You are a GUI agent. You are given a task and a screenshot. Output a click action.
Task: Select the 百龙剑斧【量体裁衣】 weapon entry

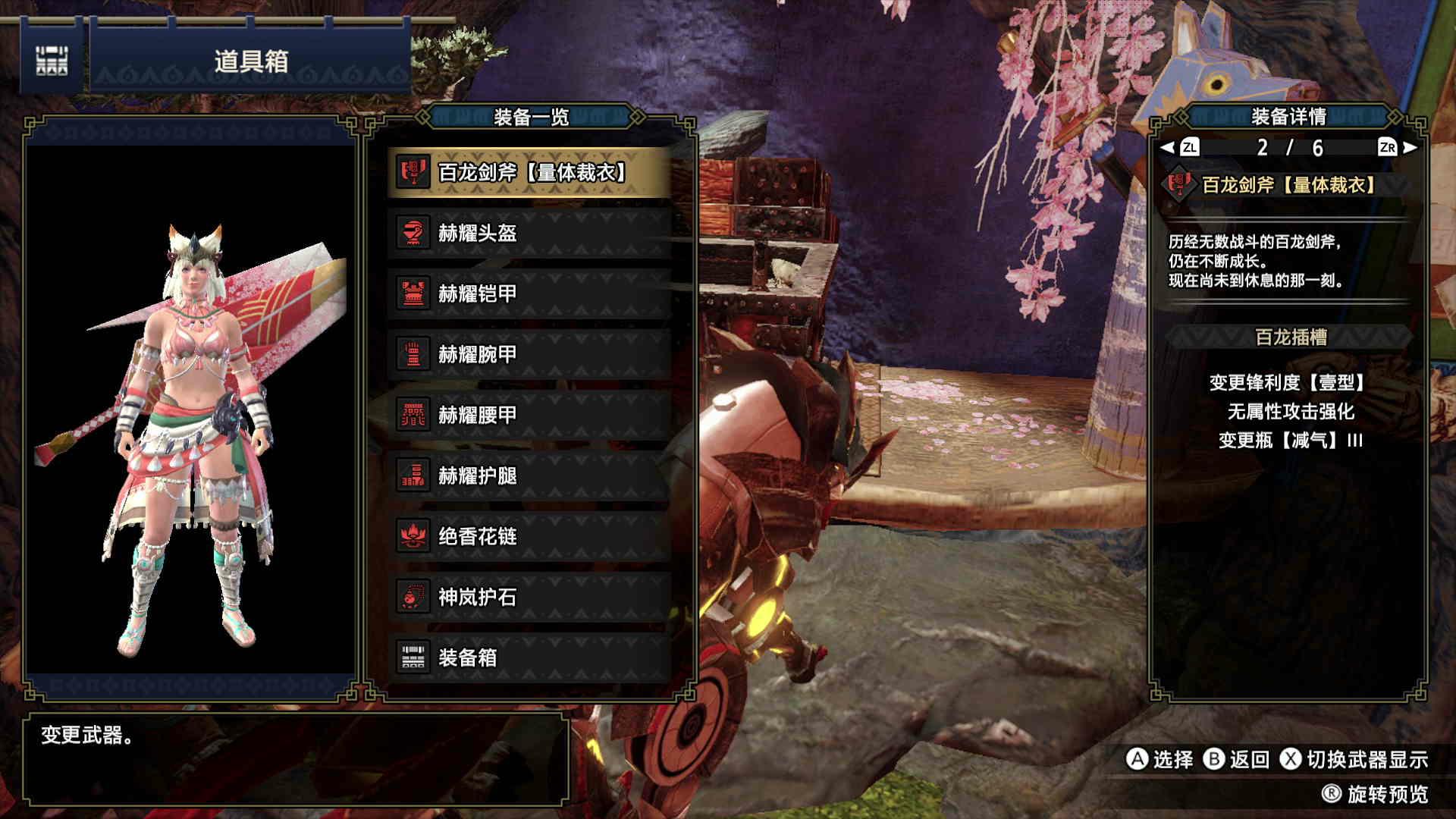pyautogui.click(x=529, y=173)
